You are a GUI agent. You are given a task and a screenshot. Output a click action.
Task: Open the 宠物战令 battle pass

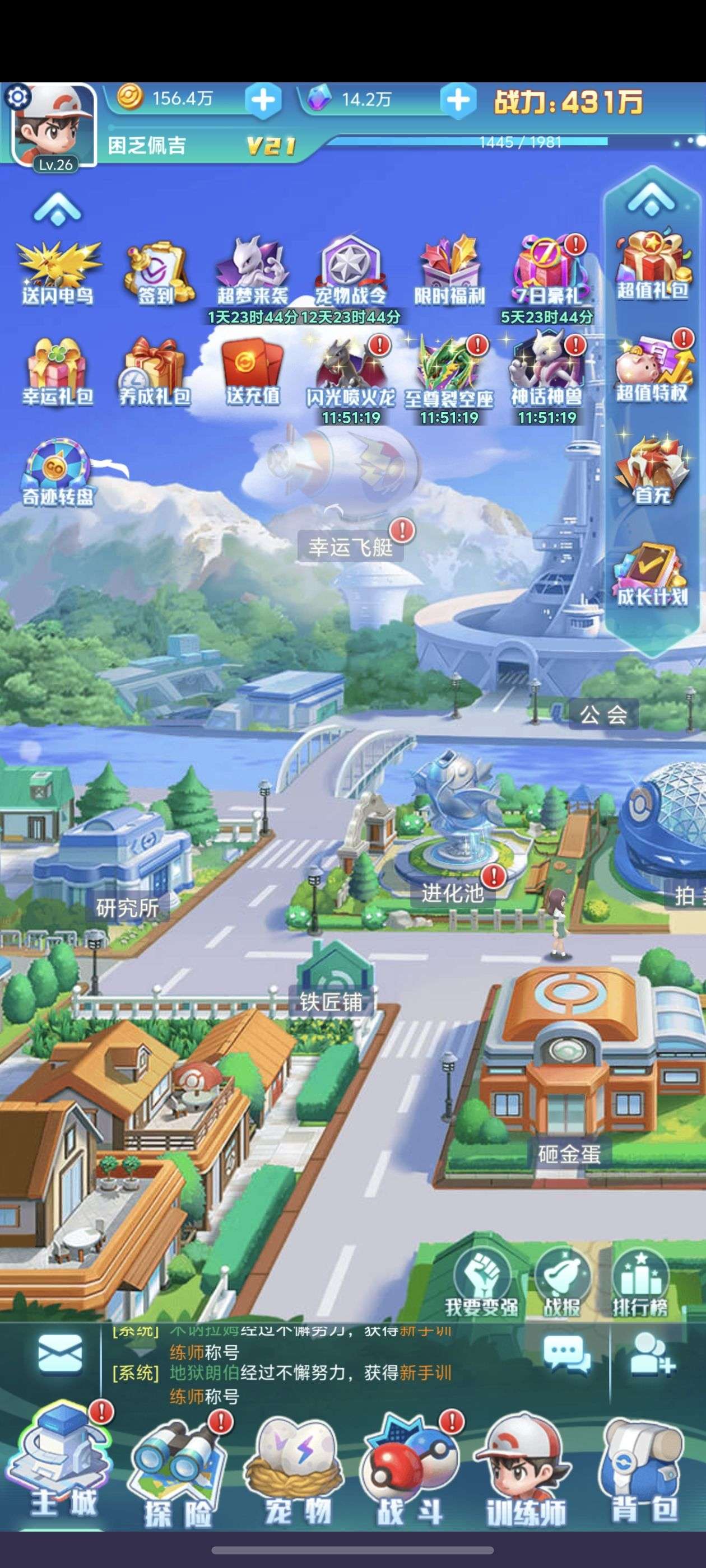pyautogui.click(x=351, y=272)
